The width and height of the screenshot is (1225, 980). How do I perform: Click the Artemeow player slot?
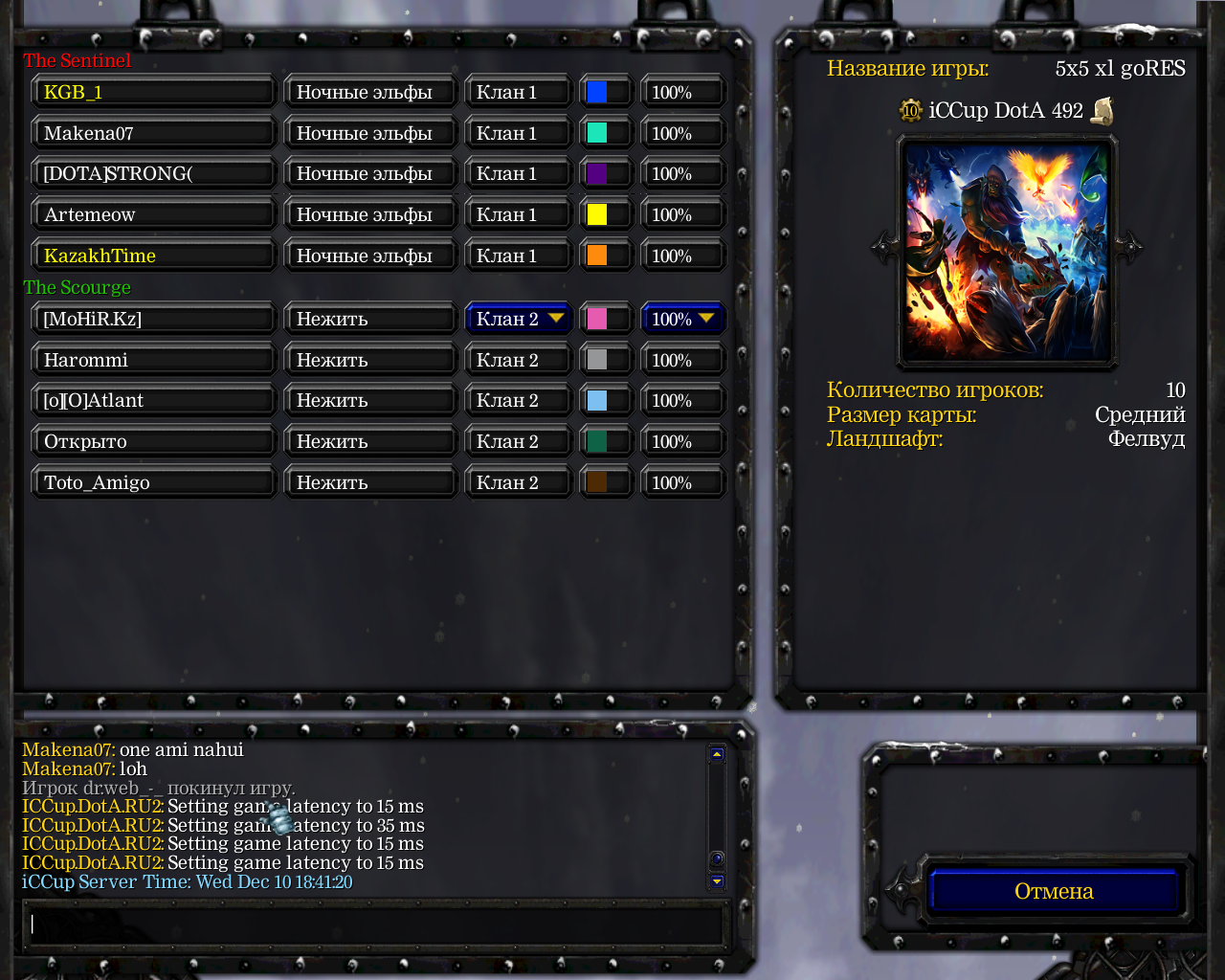pos(153,215)
